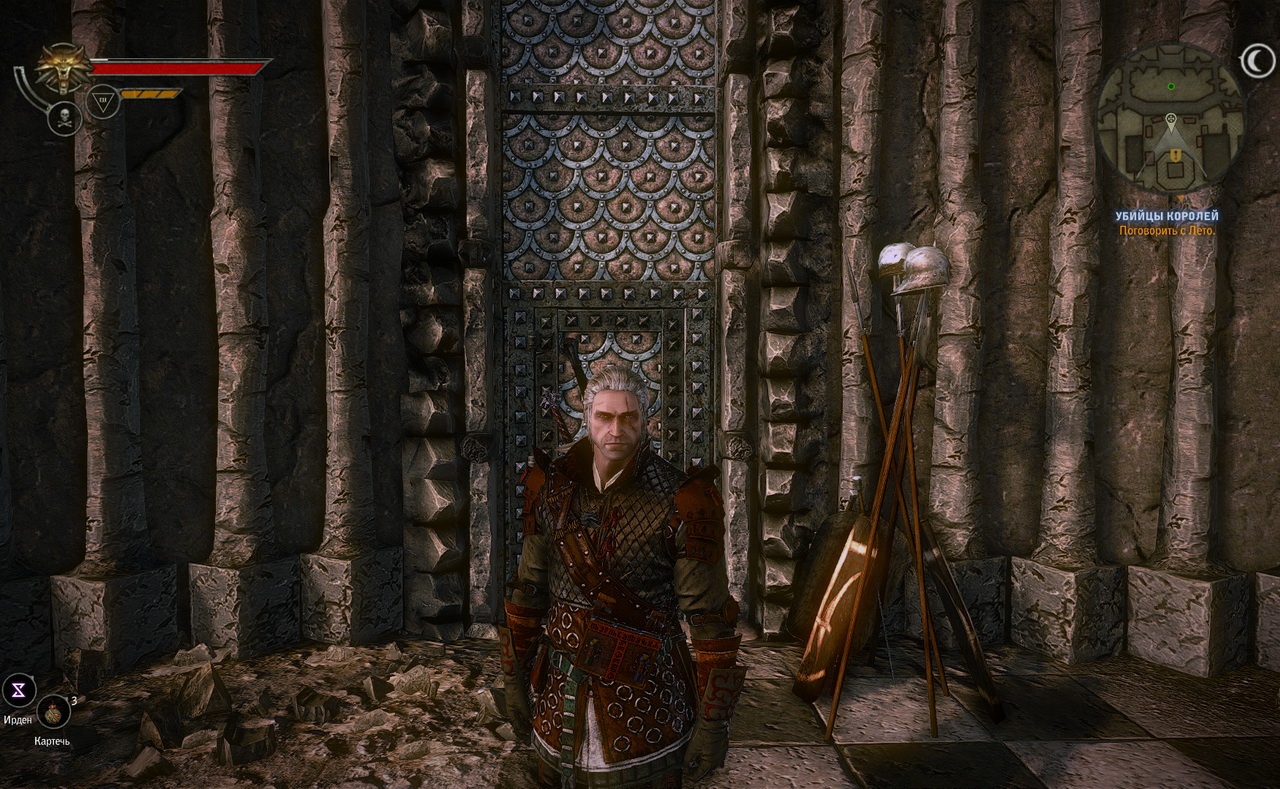Select the Картечь bomb slot
Image resolution: width=1280 pixels, height=789 pixels.
point(53,712)
